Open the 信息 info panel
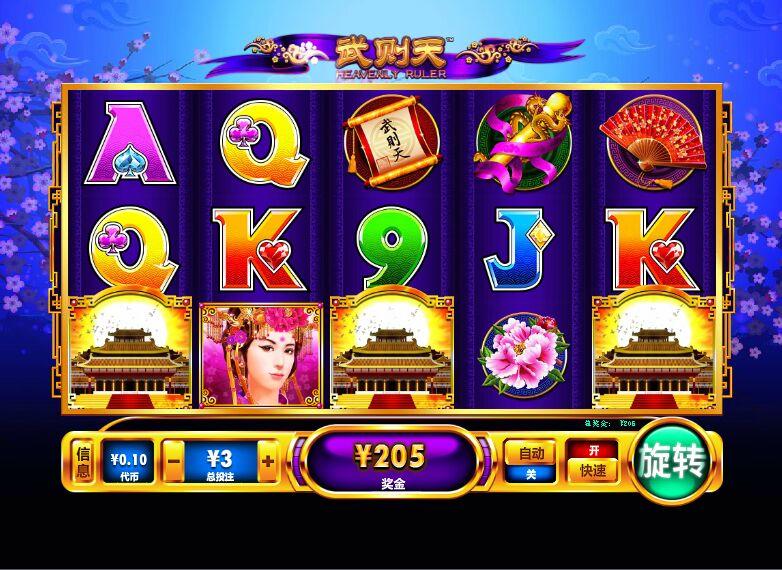Viewport: 782px width, 570px height. [84, 462]
